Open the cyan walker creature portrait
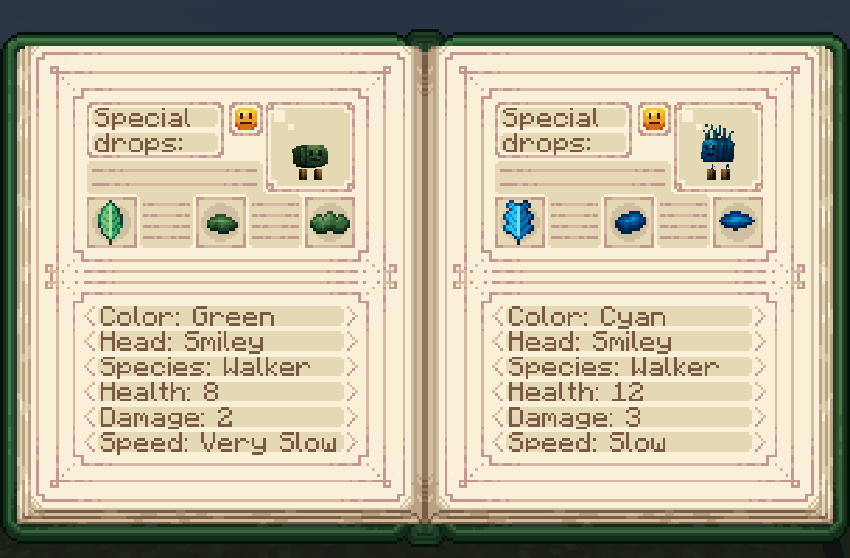 pyautogui.click(x=718, y=146)
